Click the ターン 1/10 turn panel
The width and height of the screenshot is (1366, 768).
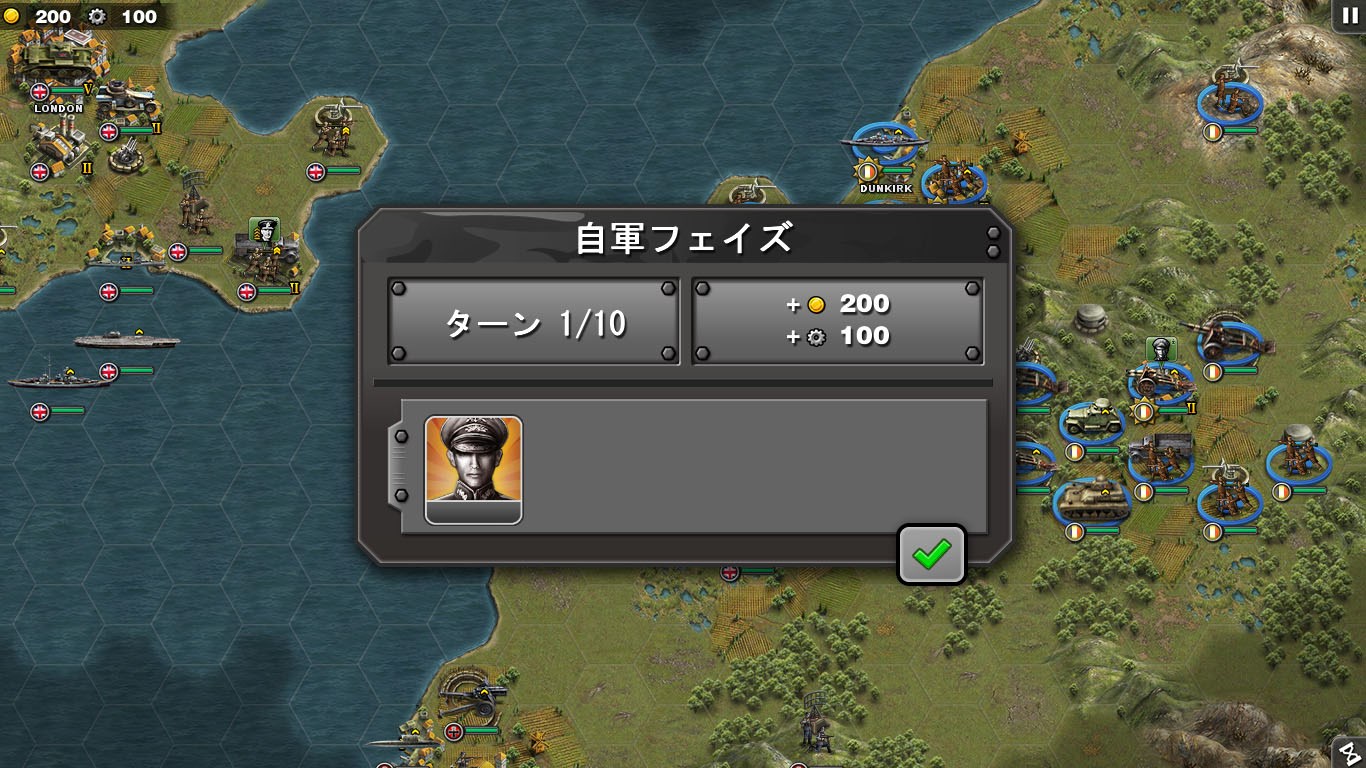(x=533, y=321)
